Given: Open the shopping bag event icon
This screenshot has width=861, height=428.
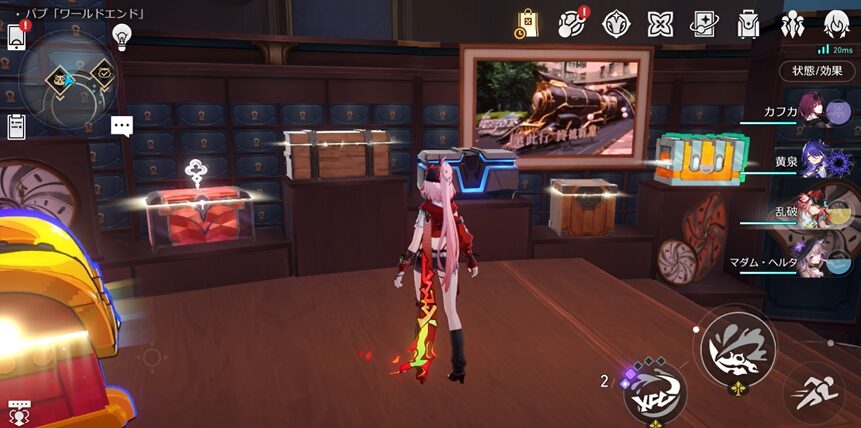Looking at the screenshot, I should pyautogui.click(x=527, y=23).
